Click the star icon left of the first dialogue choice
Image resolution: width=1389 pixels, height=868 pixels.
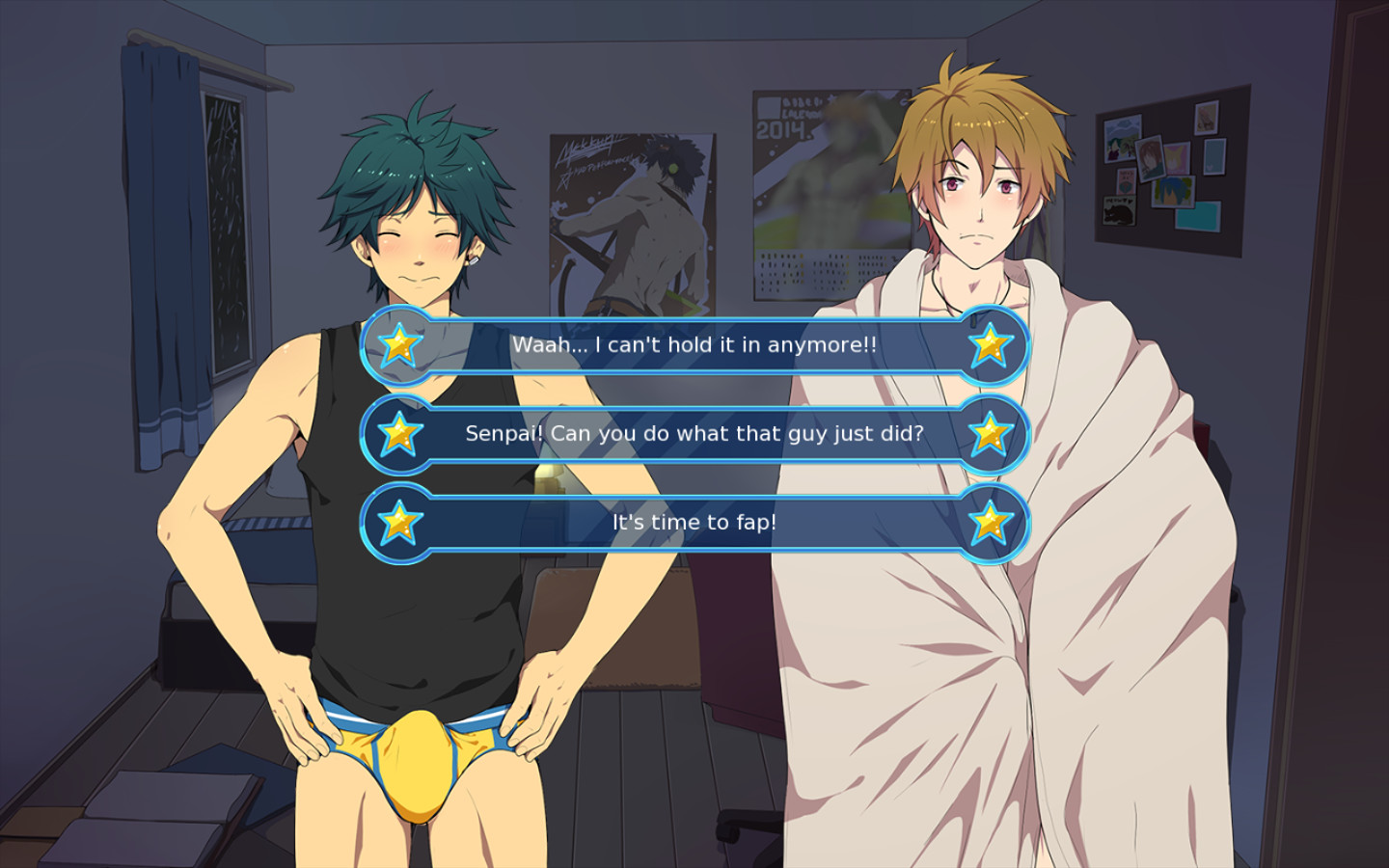pos(401,345)
